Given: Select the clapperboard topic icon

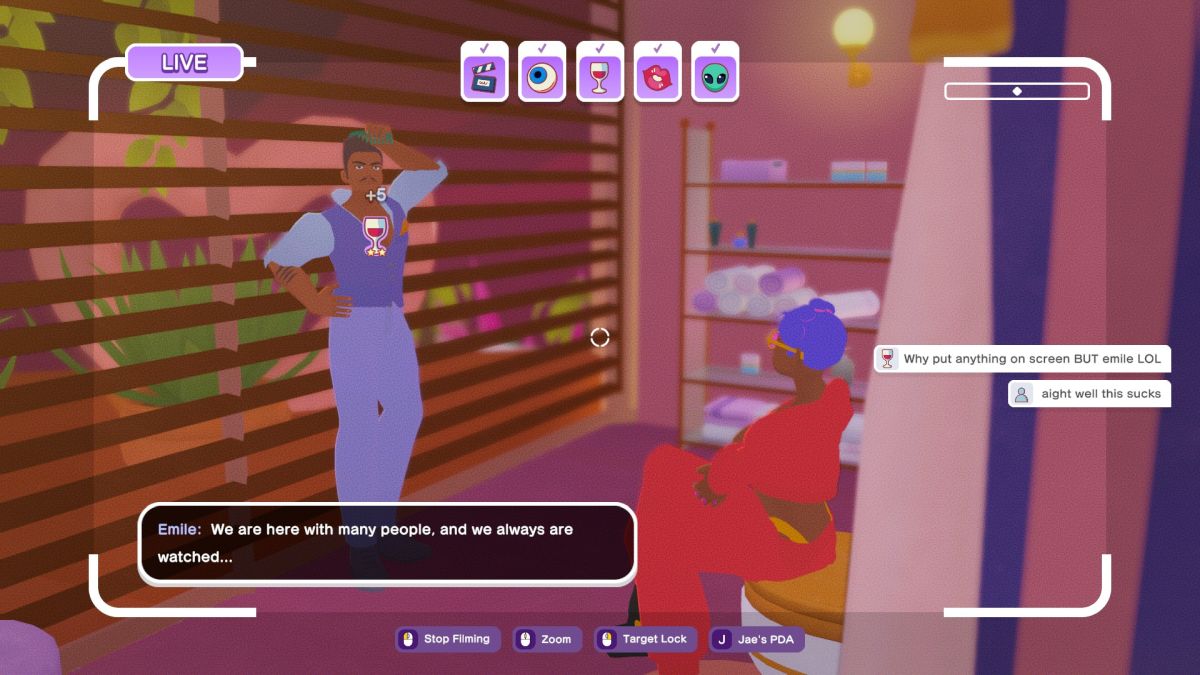Looking at the screenshot, I should [x=485, y=77].
